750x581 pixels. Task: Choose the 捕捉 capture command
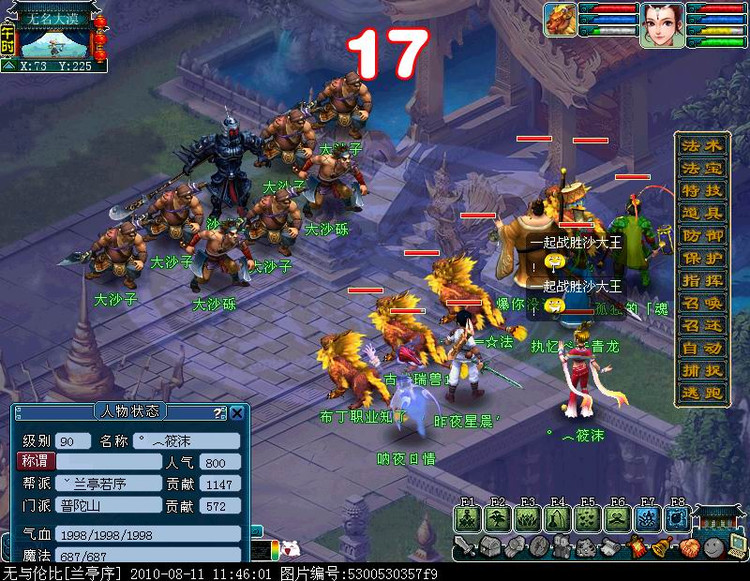(x=702, y=370)
